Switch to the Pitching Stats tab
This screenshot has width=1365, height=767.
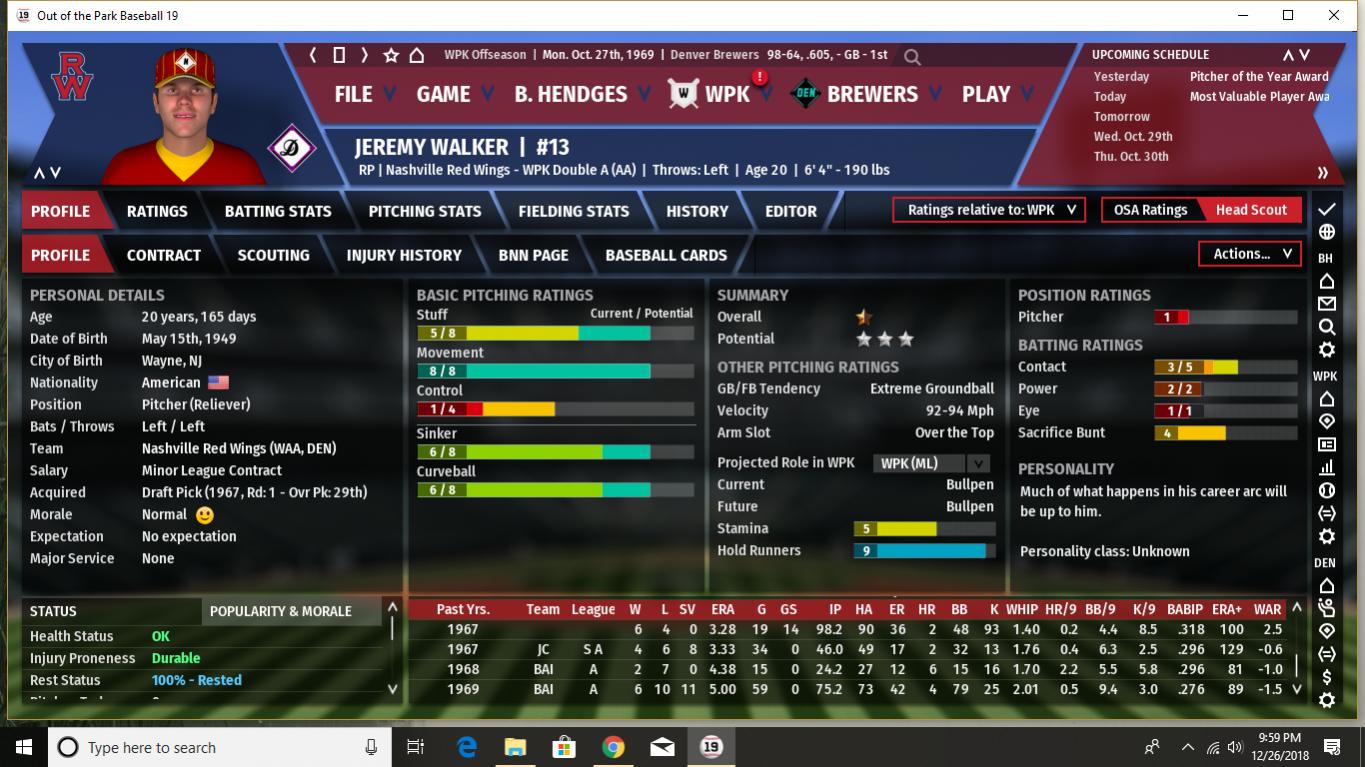click(x=425, y=211)
